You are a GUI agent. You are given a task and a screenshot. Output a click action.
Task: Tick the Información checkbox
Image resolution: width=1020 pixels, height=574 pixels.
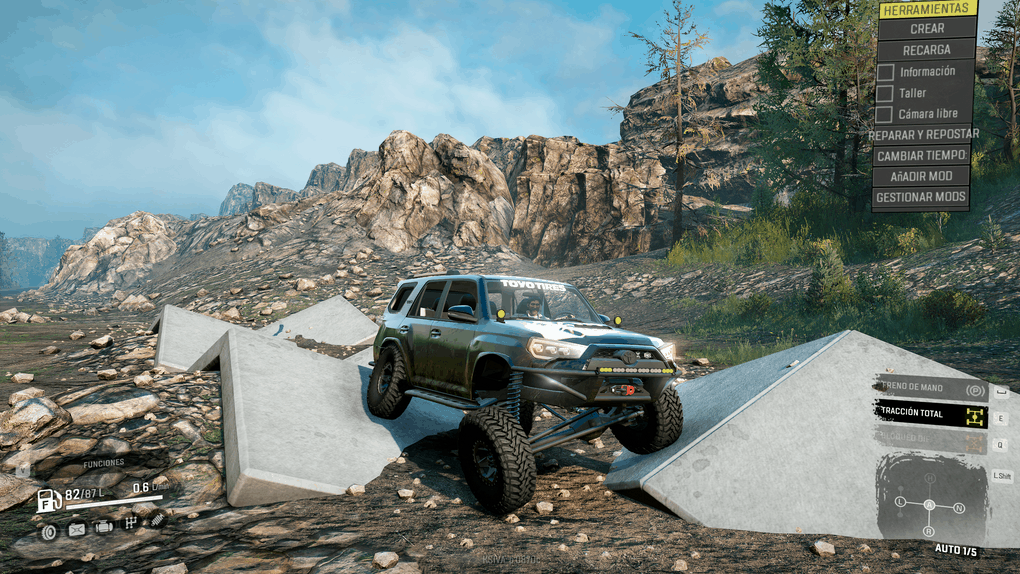(x=885, y=72)
